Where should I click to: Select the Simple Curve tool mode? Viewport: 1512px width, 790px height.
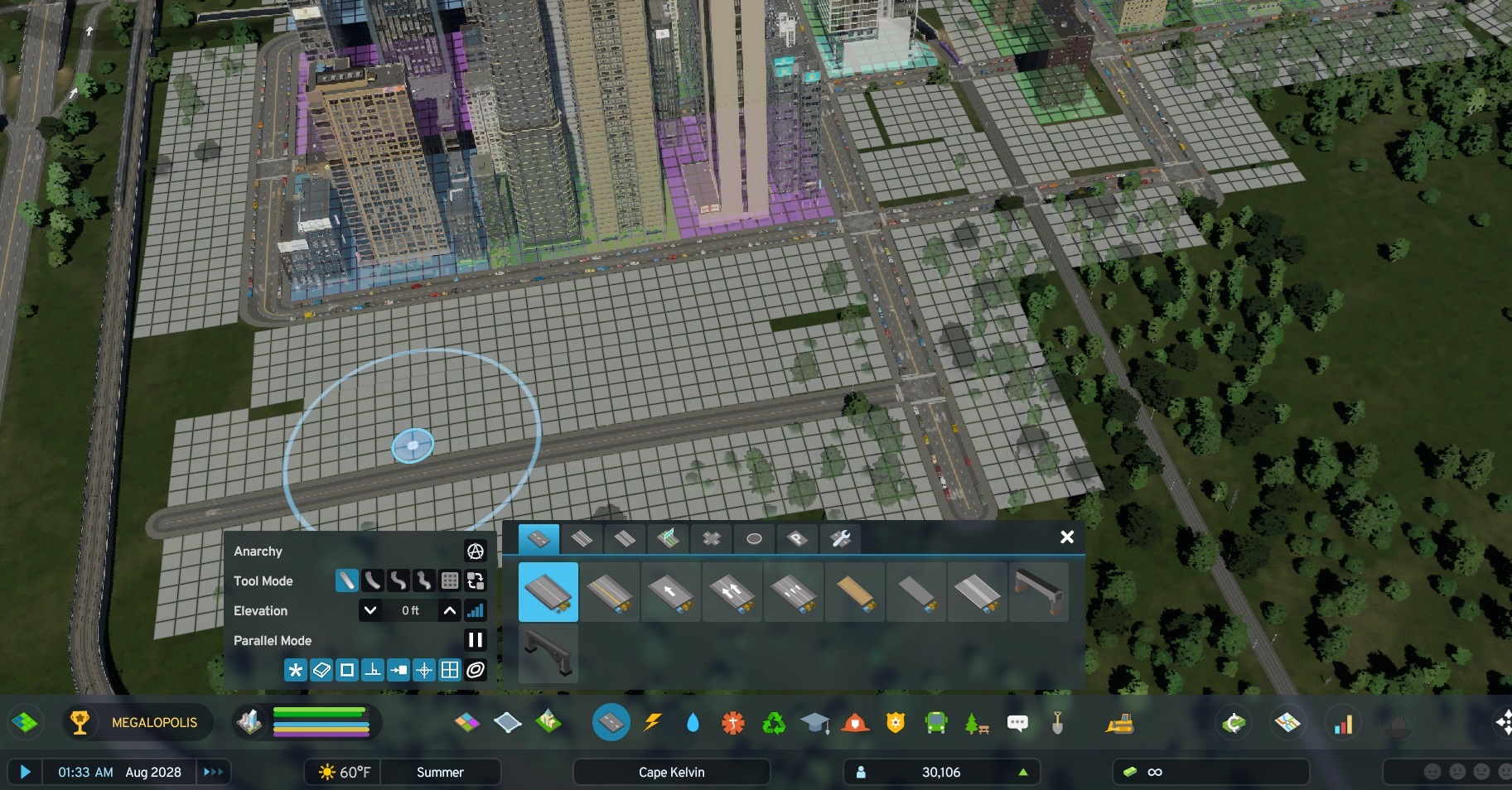click(373, 580)
